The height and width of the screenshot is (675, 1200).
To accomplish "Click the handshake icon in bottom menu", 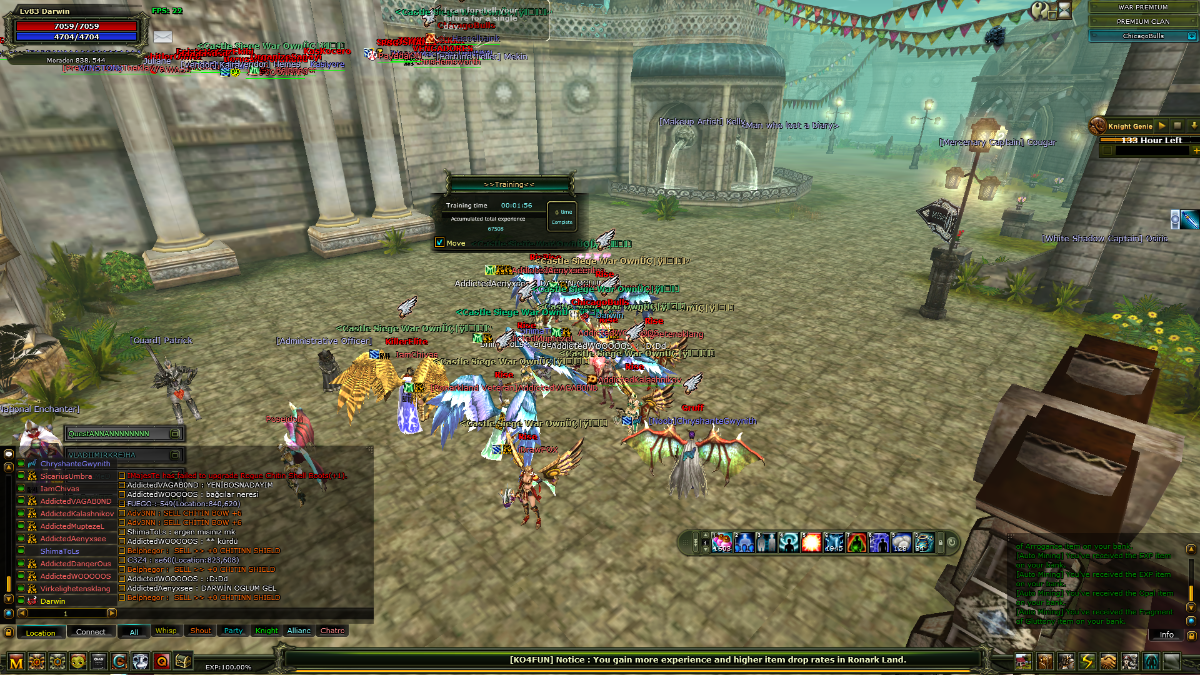I will (1108, 661).
